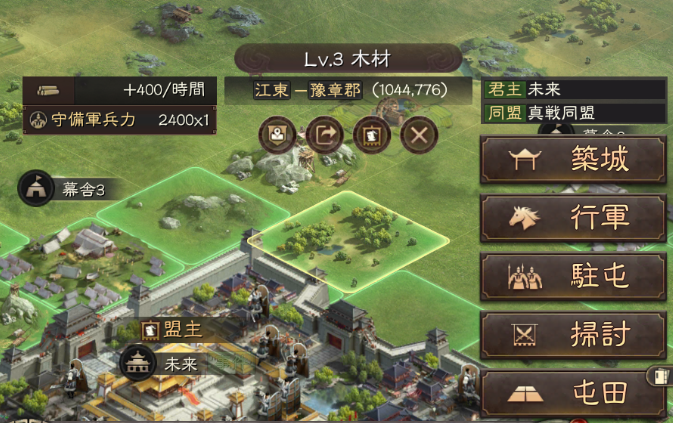Click the map-pin bookmark icon

click(277, 135)
